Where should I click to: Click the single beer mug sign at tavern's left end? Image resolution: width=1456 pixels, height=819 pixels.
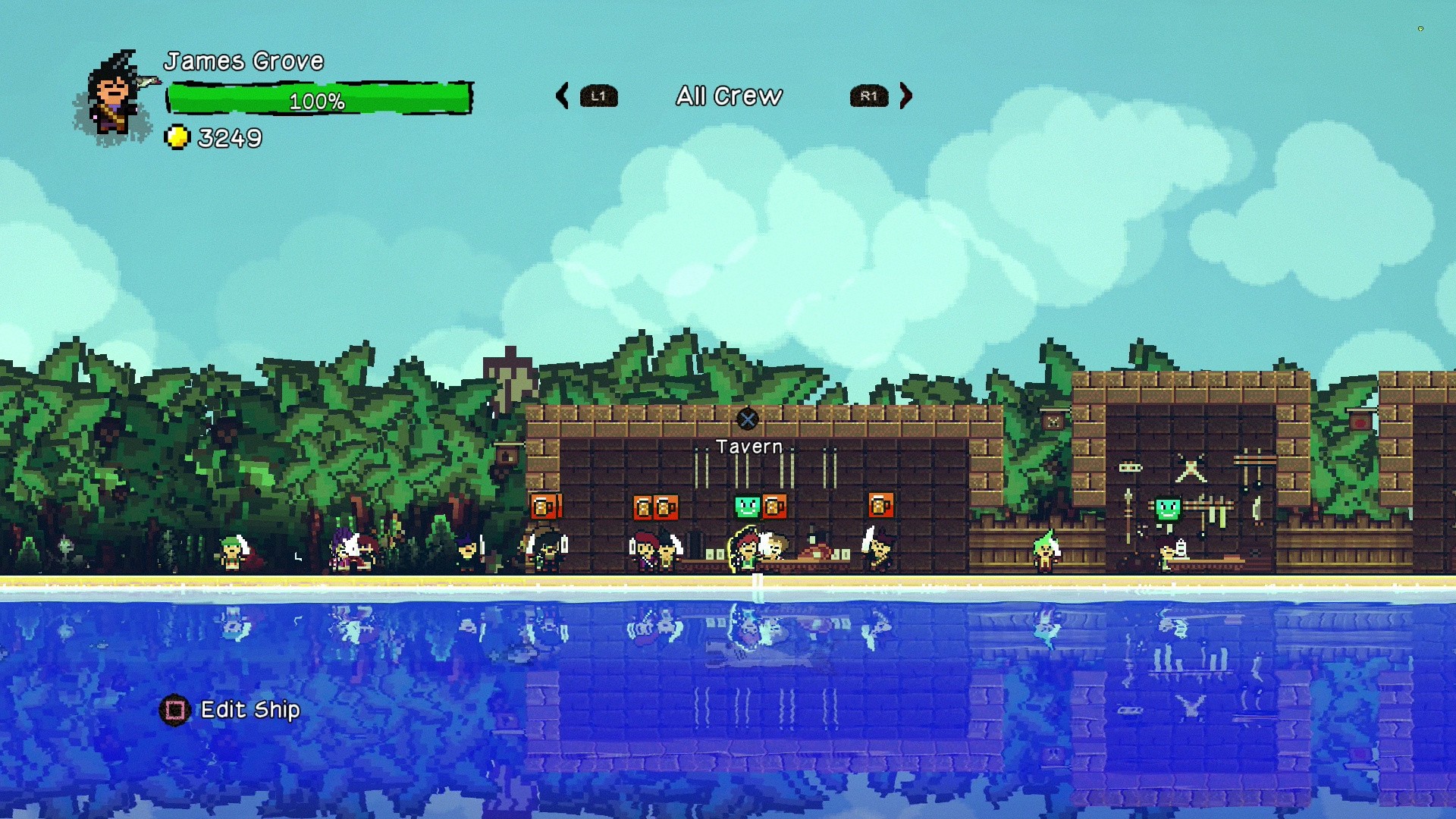pyautogui.click(x=544, y=507)
